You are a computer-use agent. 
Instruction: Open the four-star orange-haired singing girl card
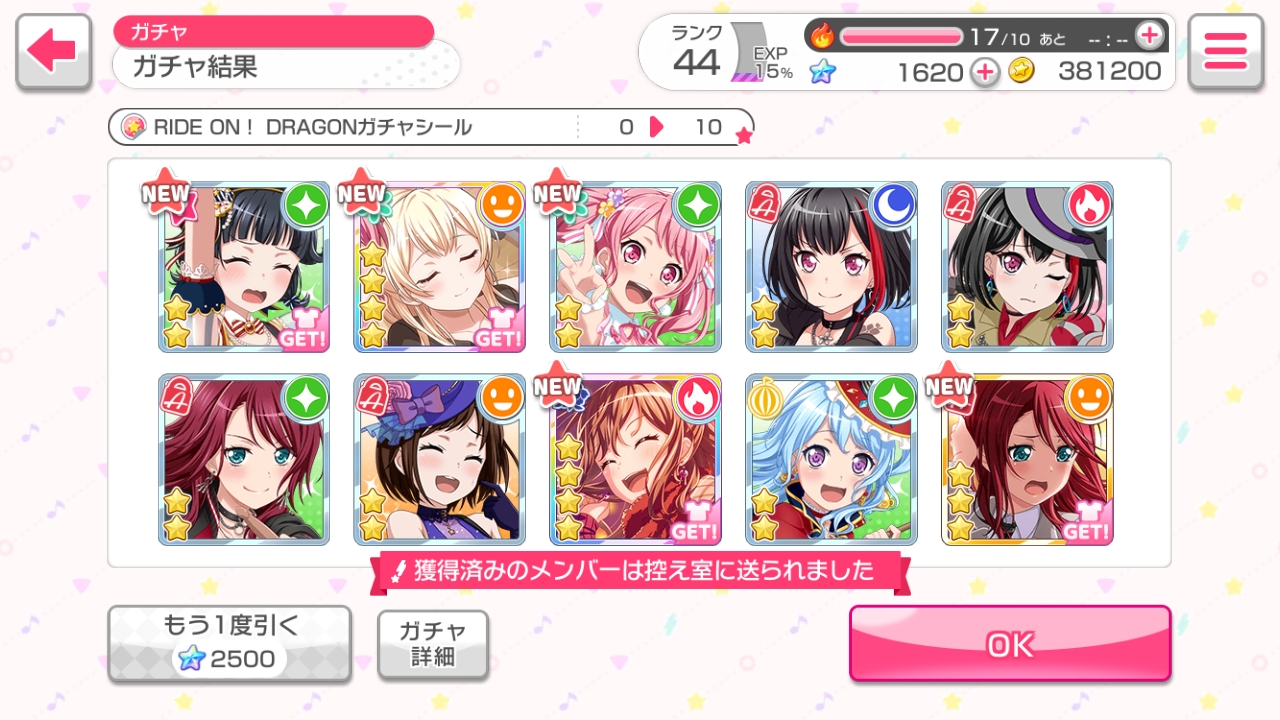pyautogui.click(x=636, y=459)
